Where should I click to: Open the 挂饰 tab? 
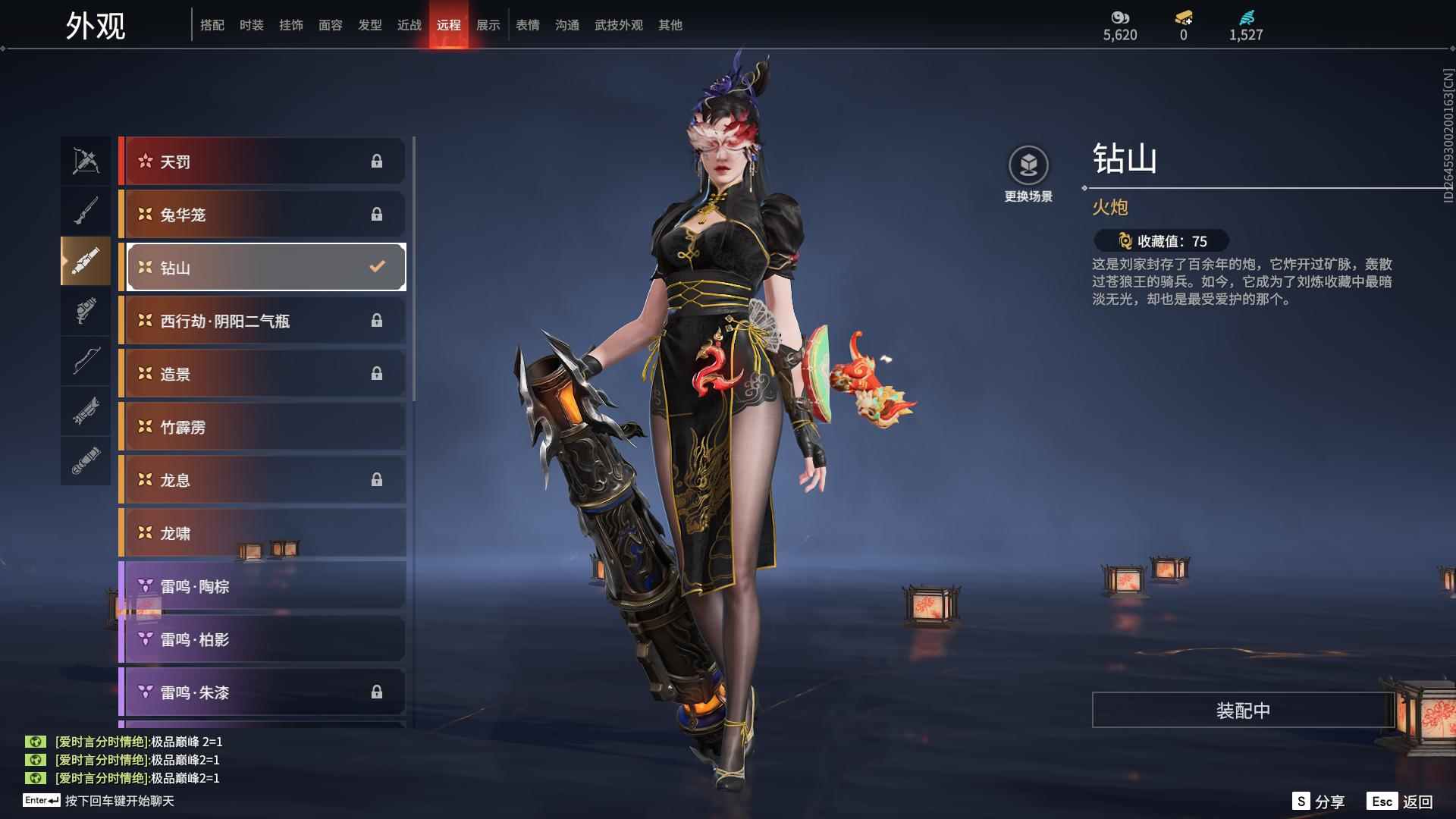(x=290, y=25)
